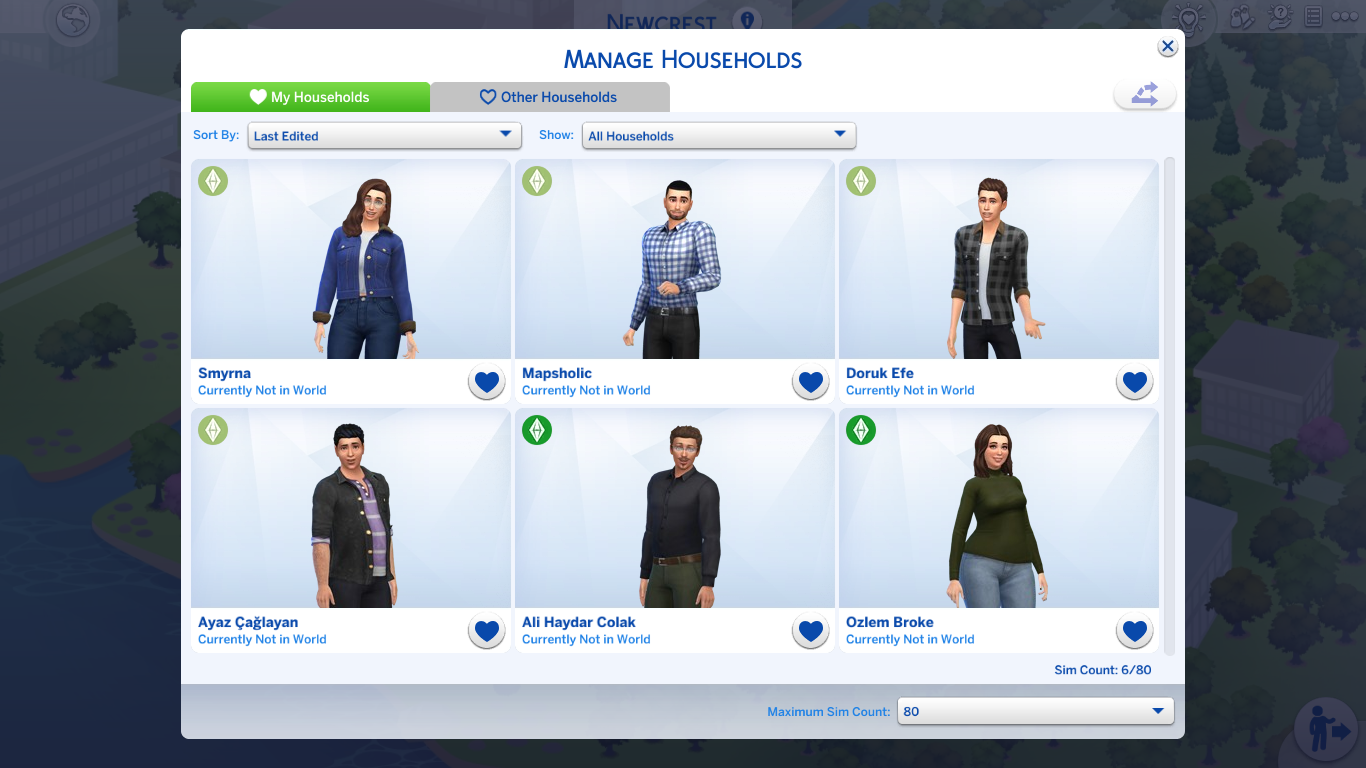This screenshot has width=1366, height=768.
Task: Click the transfer Sims arrows icon
Action: (x=1144, y=92)
